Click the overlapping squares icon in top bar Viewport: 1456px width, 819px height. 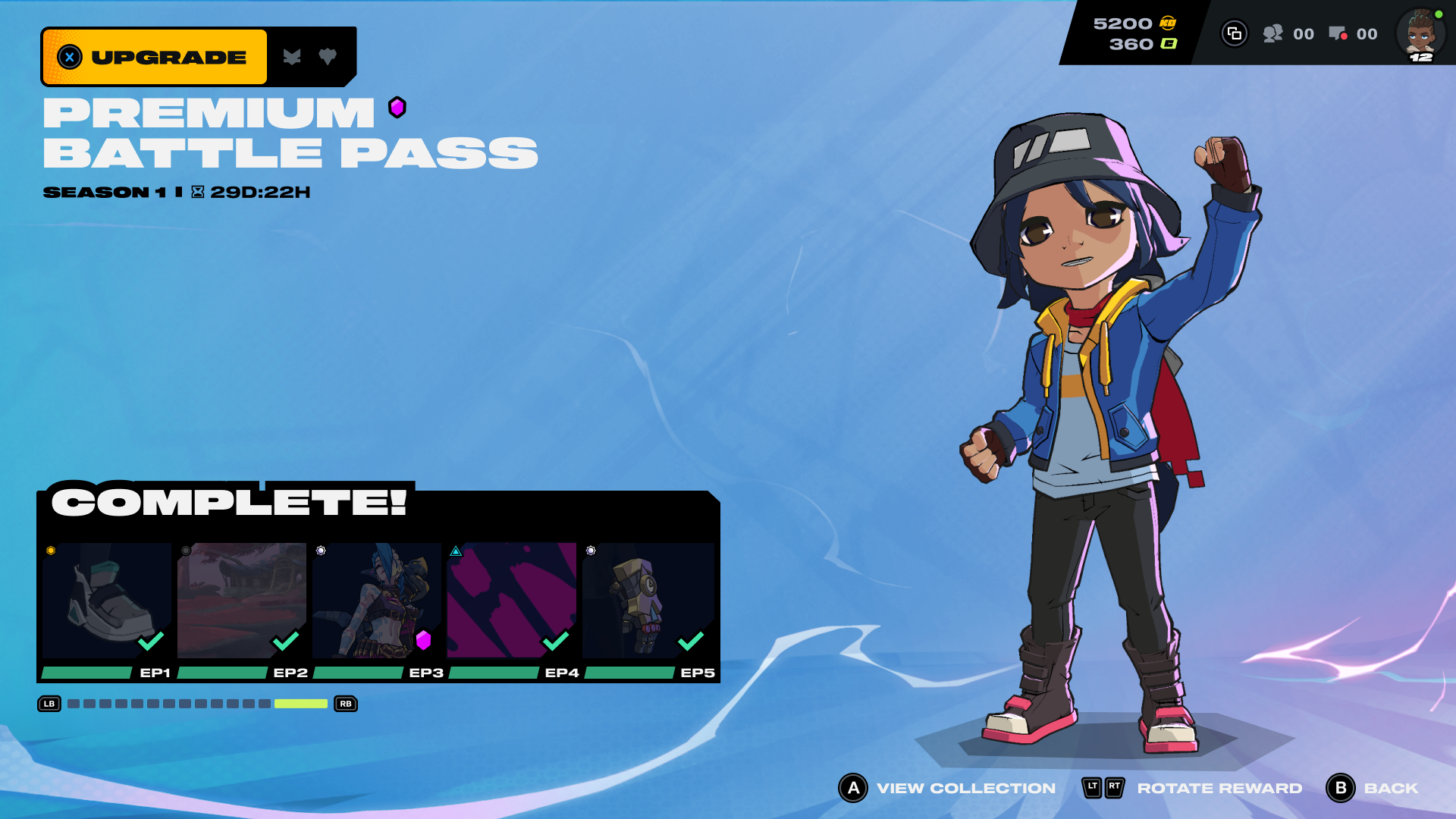pyautogui.click(x=1234, y=33)
